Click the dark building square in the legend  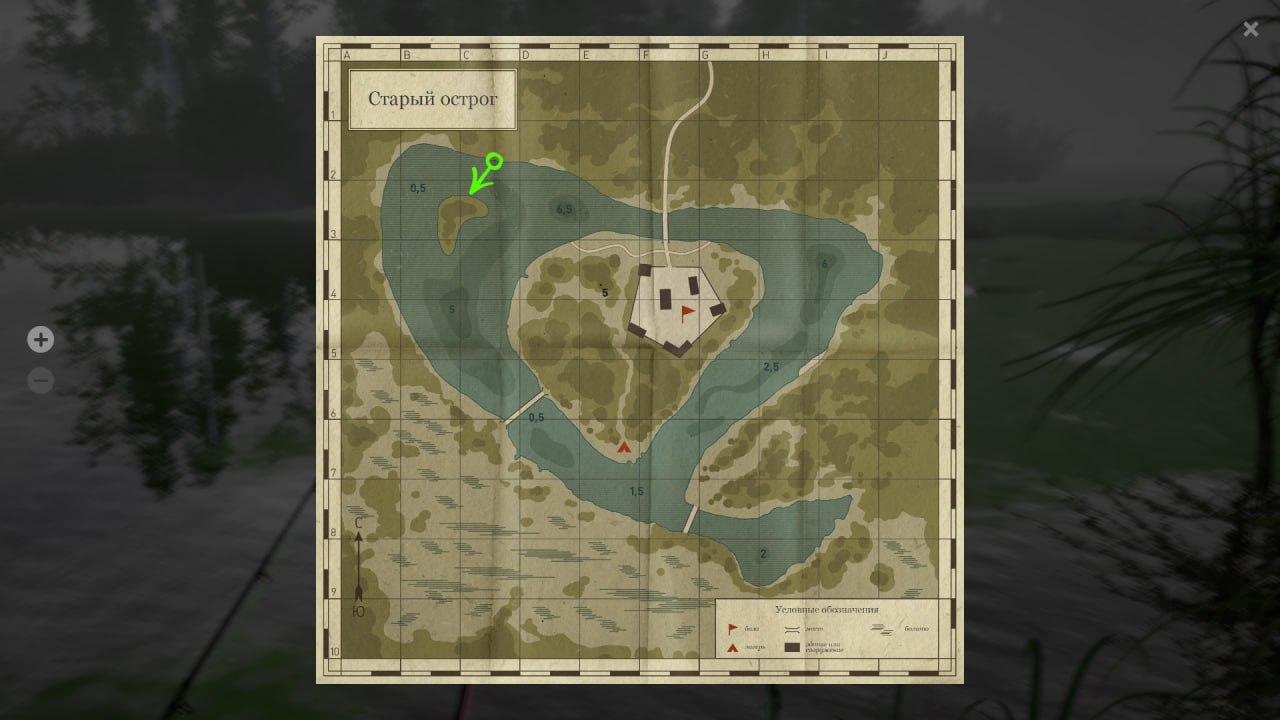(792, 646)
